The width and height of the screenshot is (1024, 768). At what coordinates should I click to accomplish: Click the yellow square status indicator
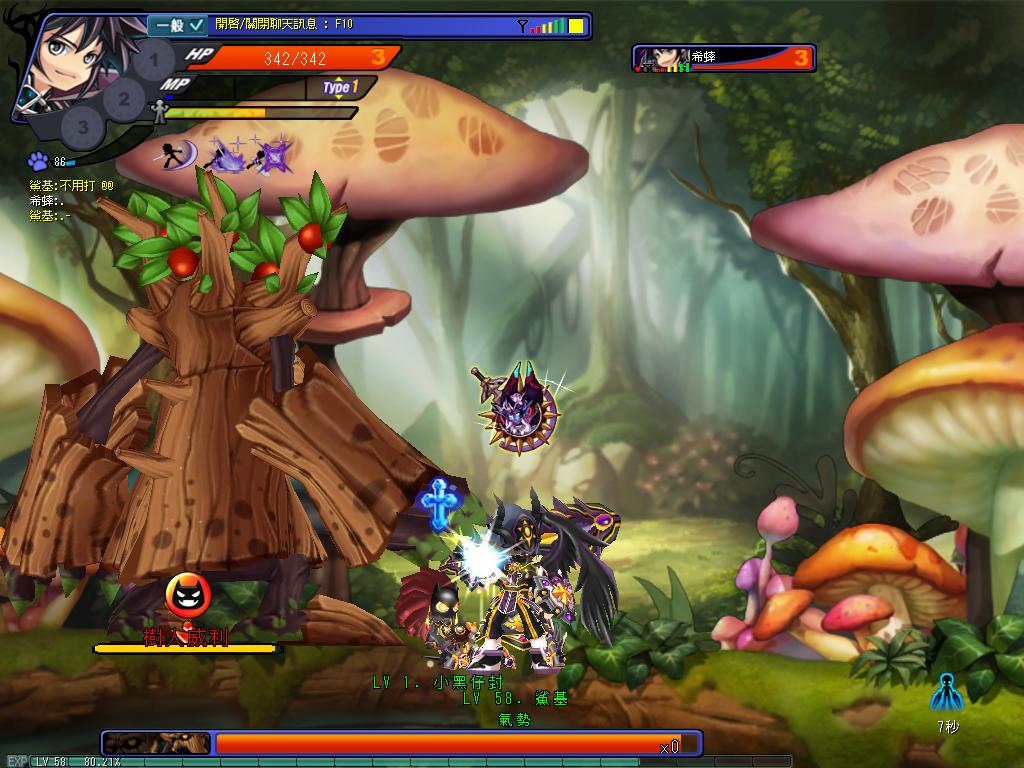pos(577,26)
